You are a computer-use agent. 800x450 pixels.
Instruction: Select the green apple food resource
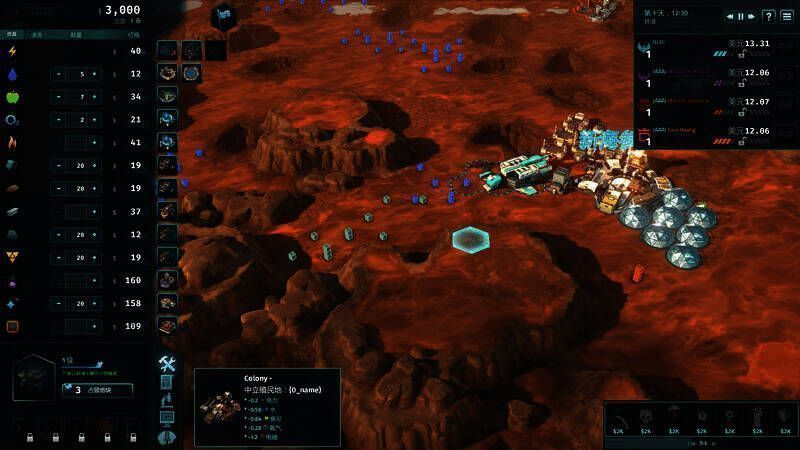pos(13,97)
